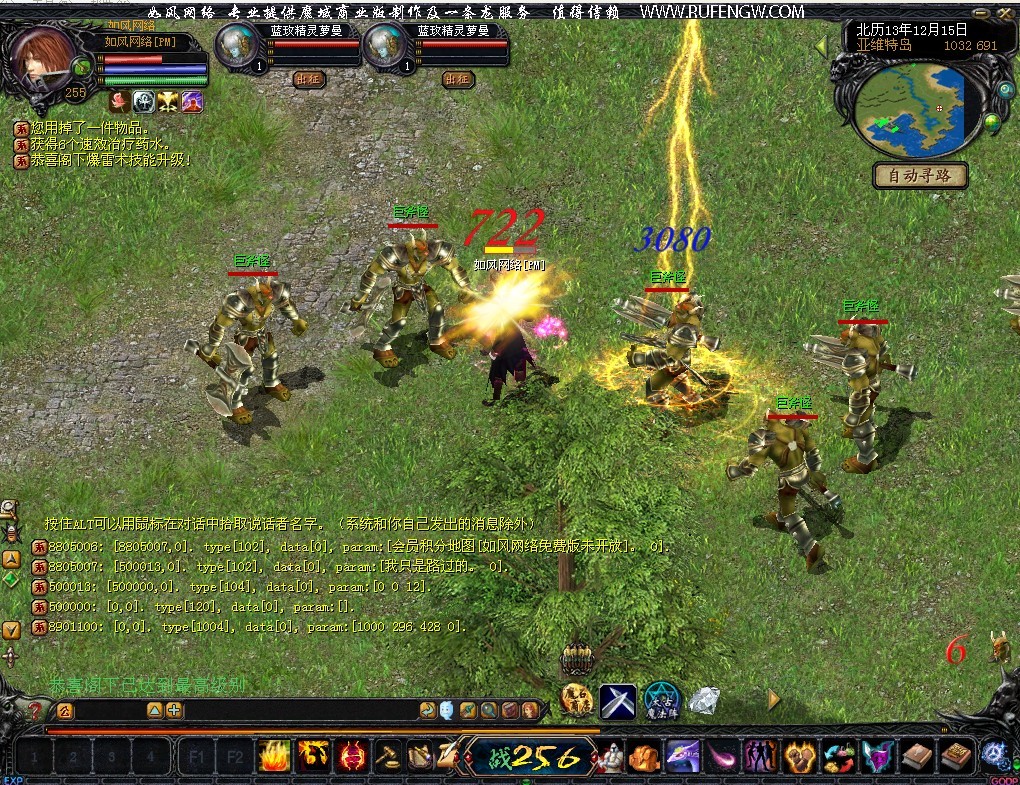
Task: Use the hammer skill icon in the hotbar
Action: click(388, 756)
